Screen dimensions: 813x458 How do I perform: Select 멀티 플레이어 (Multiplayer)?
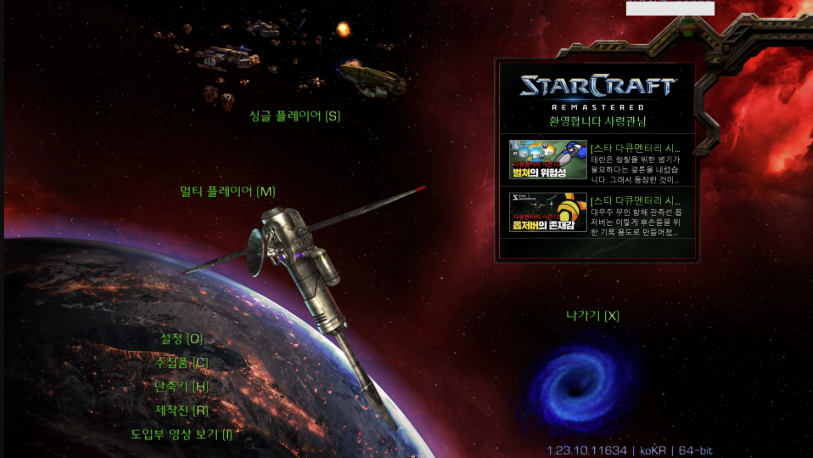pos(227,191)
